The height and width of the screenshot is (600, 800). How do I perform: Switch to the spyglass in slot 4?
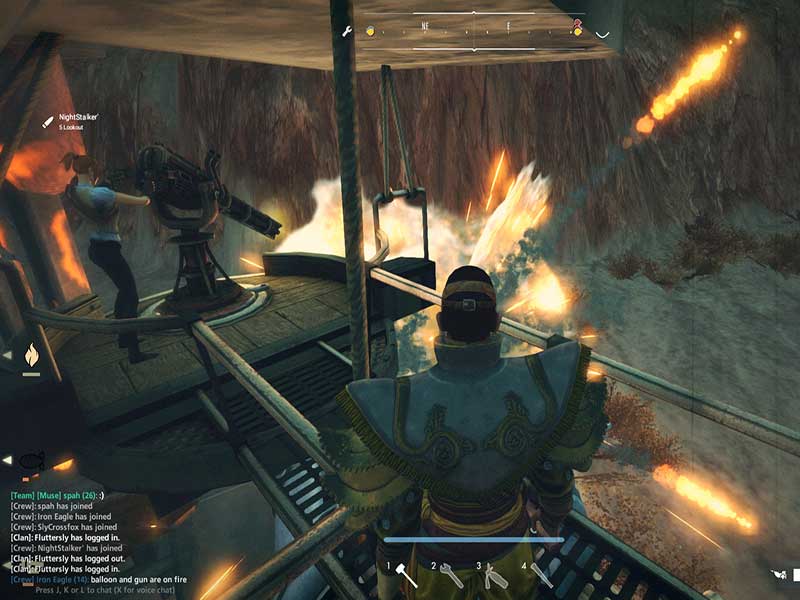pyautogui.click(x=541, y=574)
